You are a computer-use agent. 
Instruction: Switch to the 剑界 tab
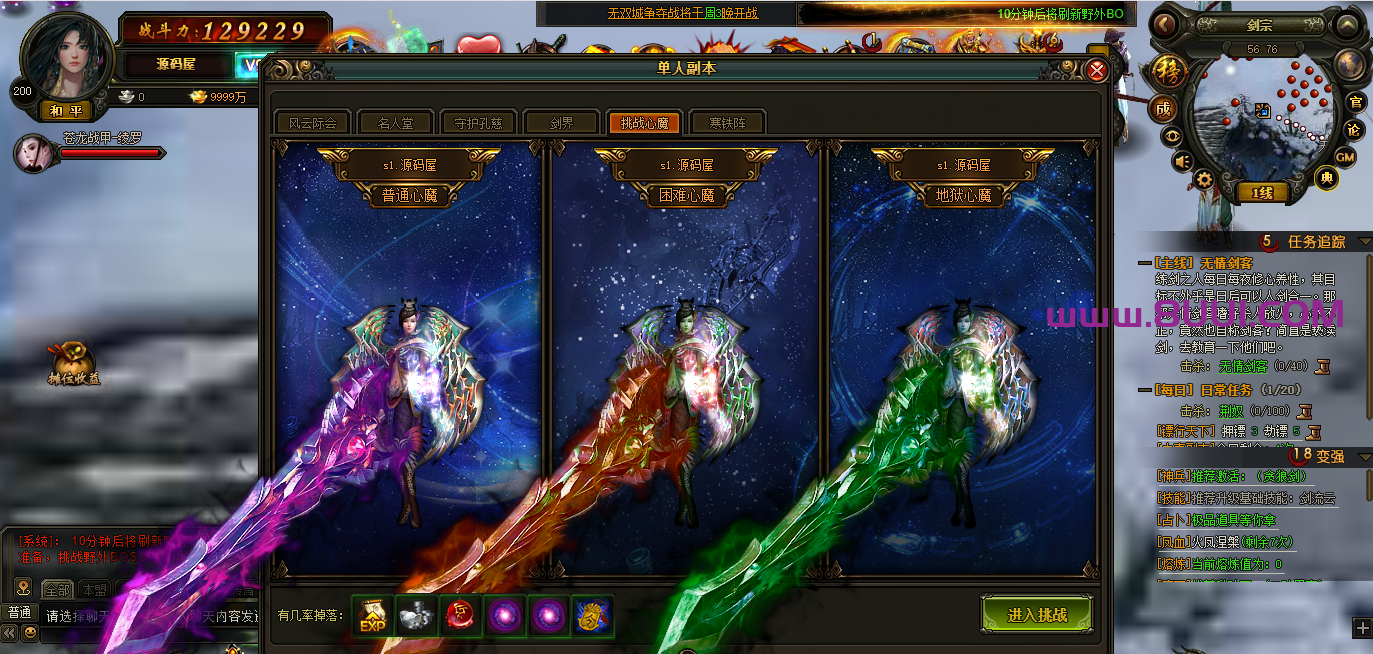pos(561,123)
